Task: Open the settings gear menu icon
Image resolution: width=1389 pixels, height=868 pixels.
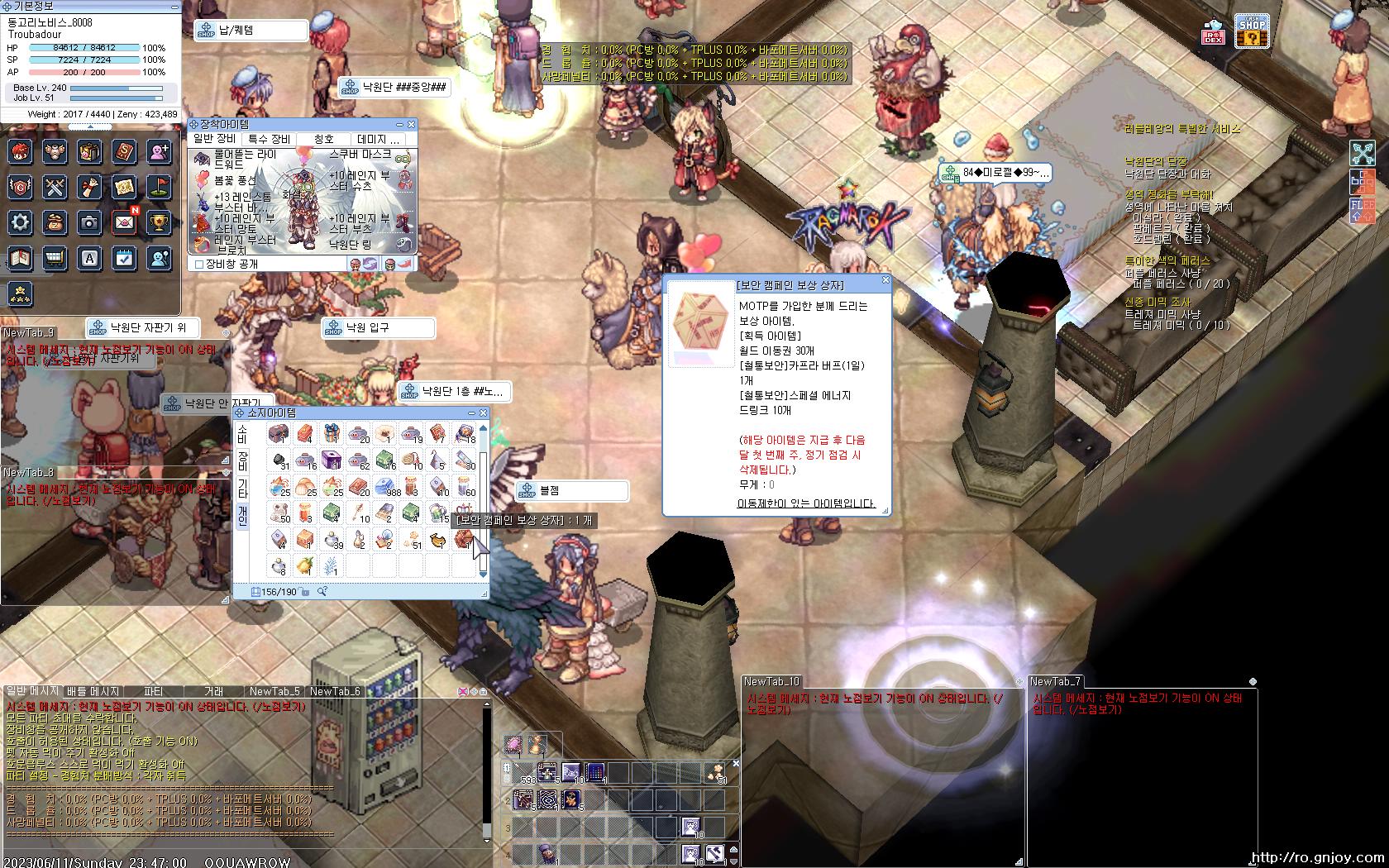Action: click(21, 222)
